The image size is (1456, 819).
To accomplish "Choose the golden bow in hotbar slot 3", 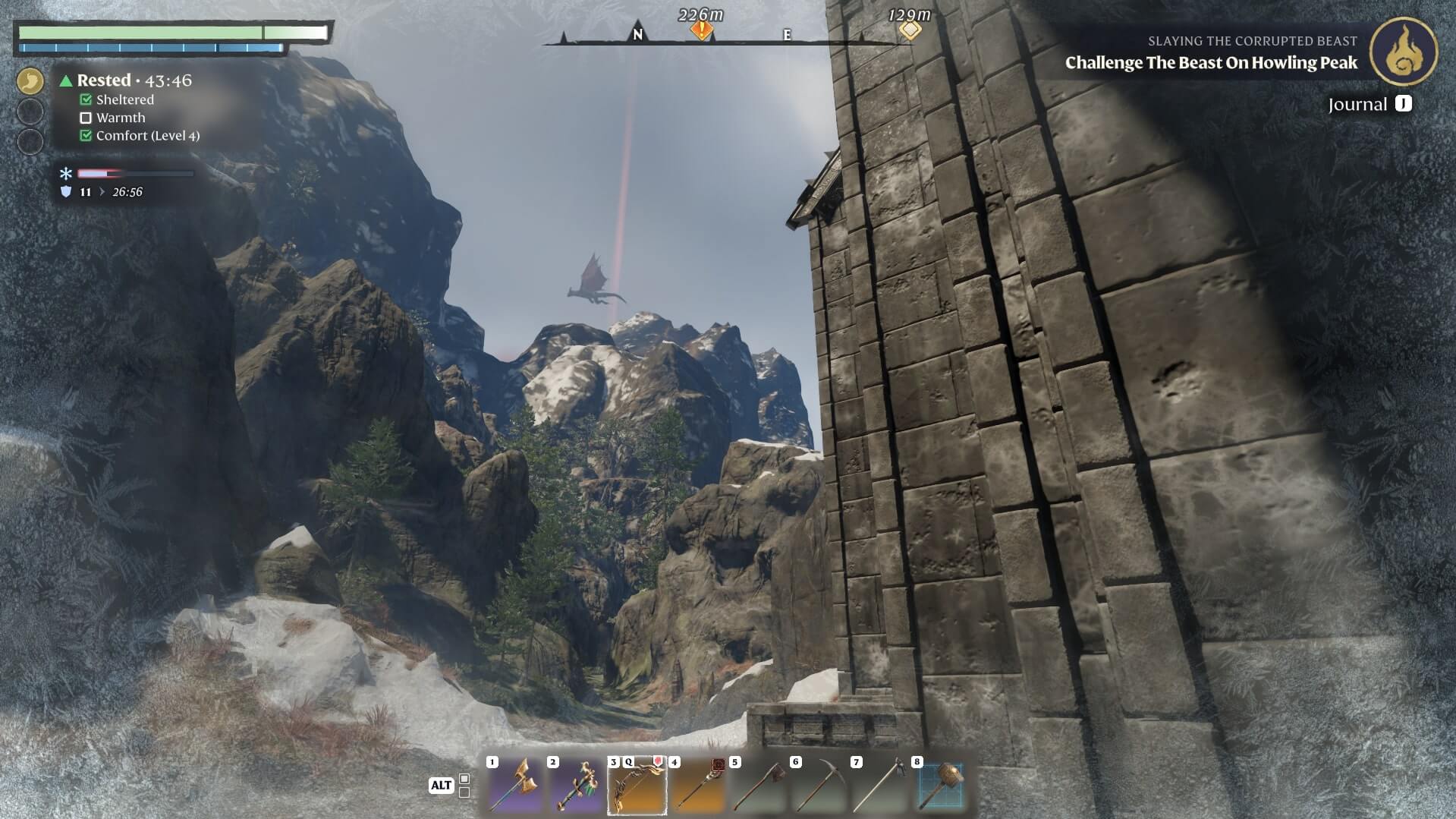I will (x=637, y=786).
